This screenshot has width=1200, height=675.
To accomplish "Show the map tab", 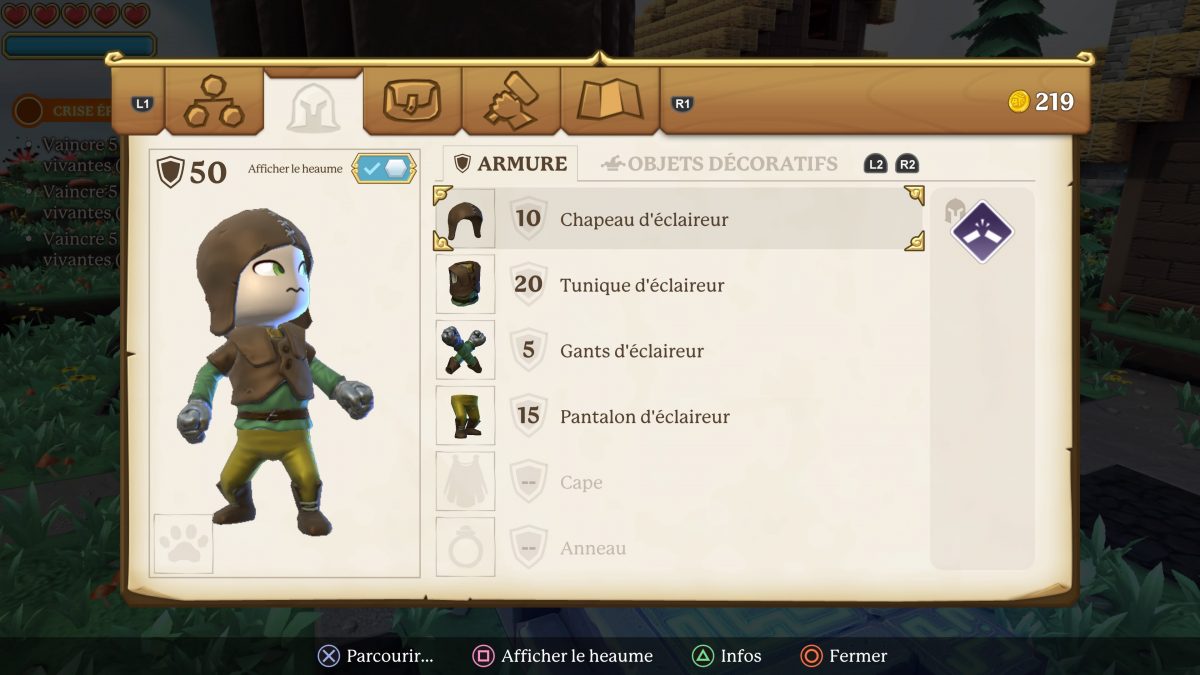I will 609,101.
